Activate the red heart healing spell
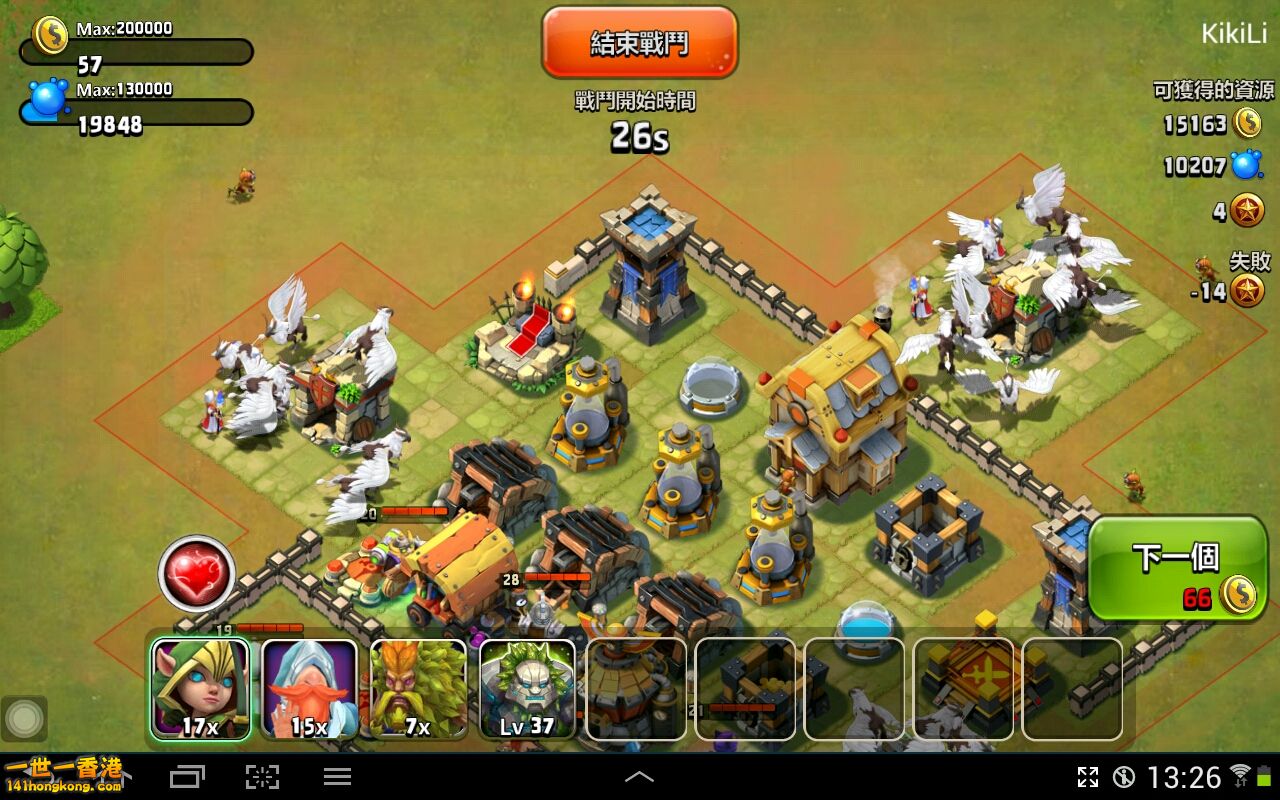1280x800 pixels. point(196,573)
